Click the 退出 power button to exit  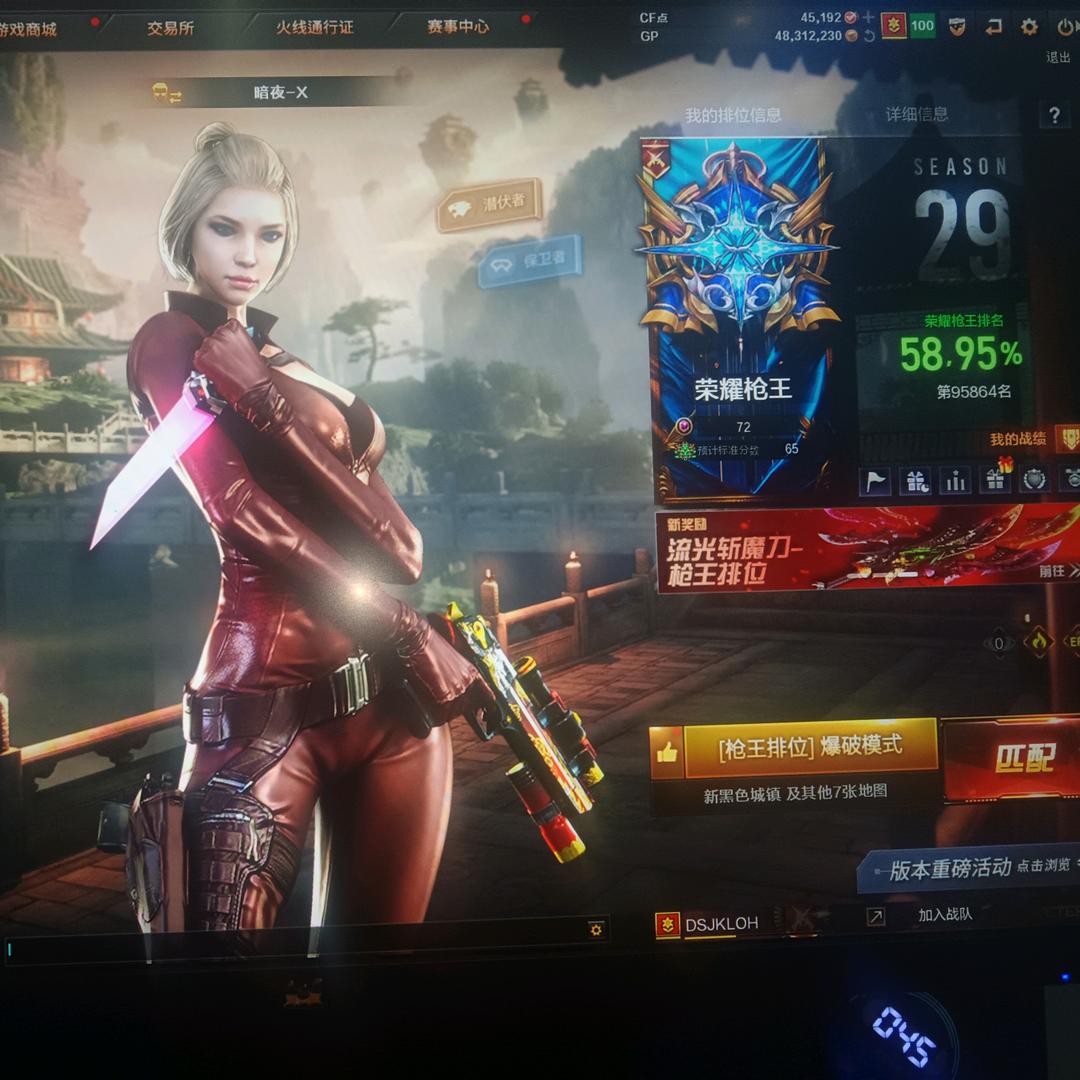[1064, 28]
